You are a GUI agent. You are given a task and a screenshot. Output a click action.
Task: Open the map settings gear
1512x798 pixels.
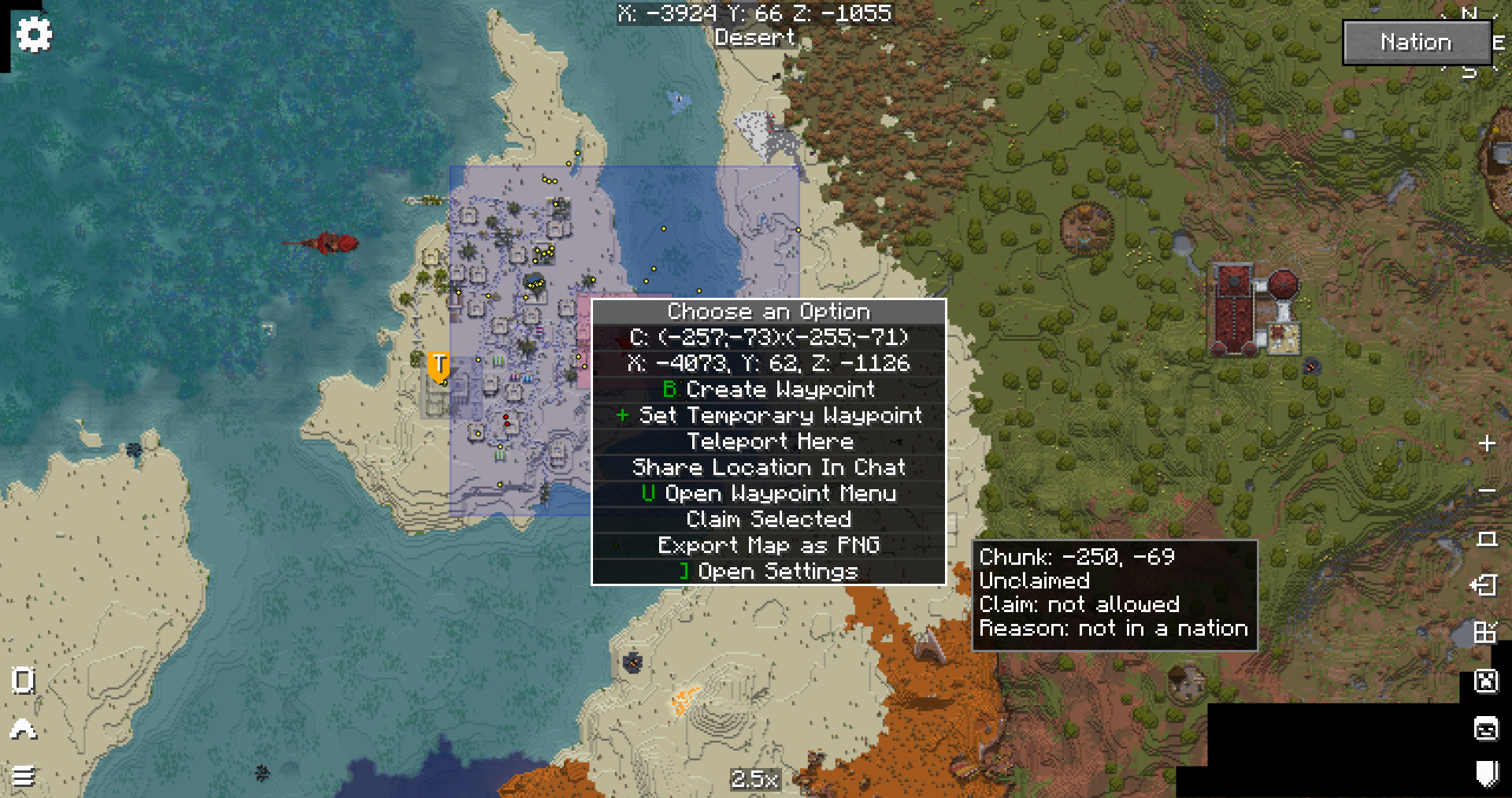pyautogui.click(x=33, y=33)
